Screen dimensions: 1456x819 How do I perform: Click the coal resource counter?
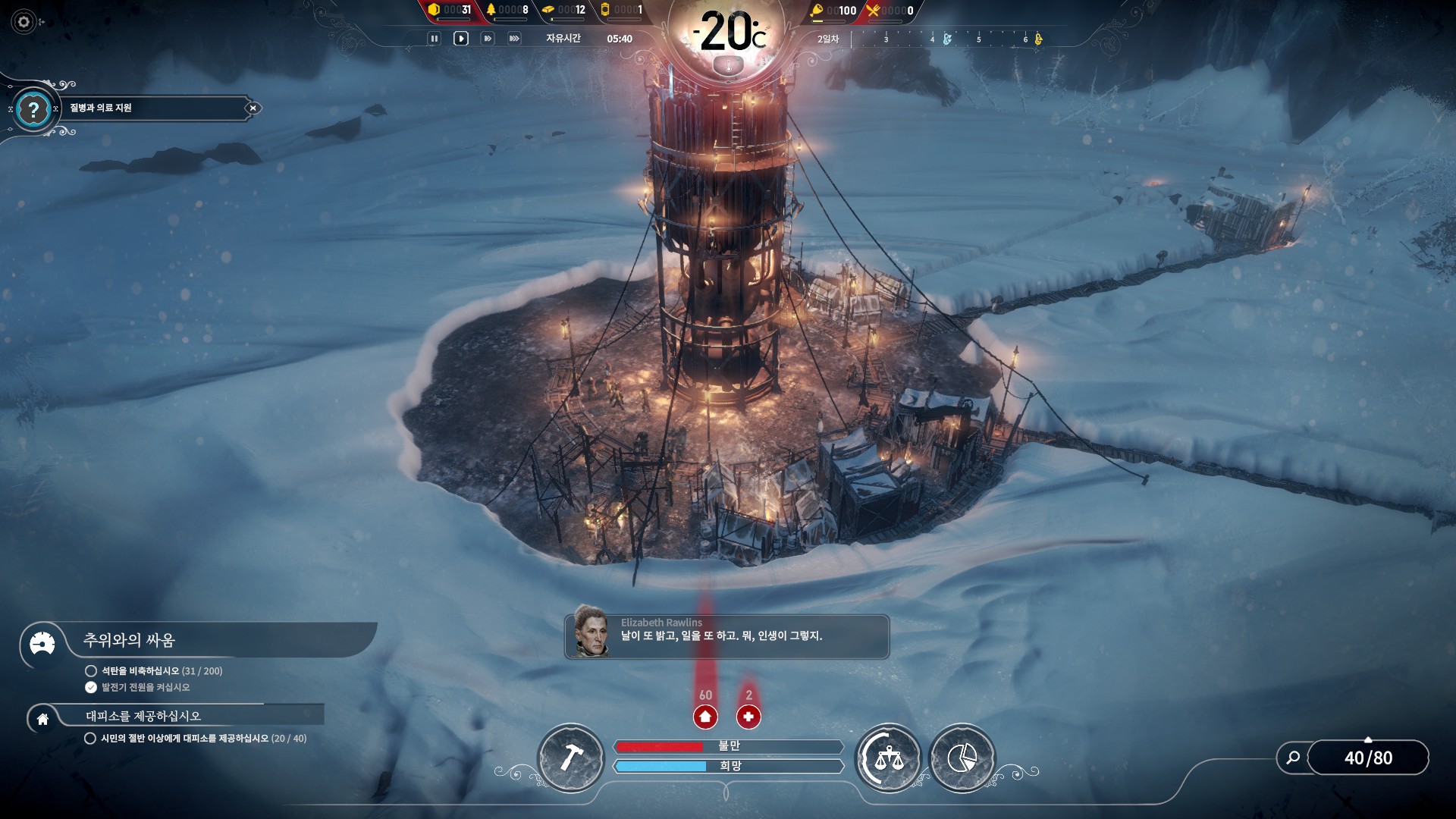(450, 10)
